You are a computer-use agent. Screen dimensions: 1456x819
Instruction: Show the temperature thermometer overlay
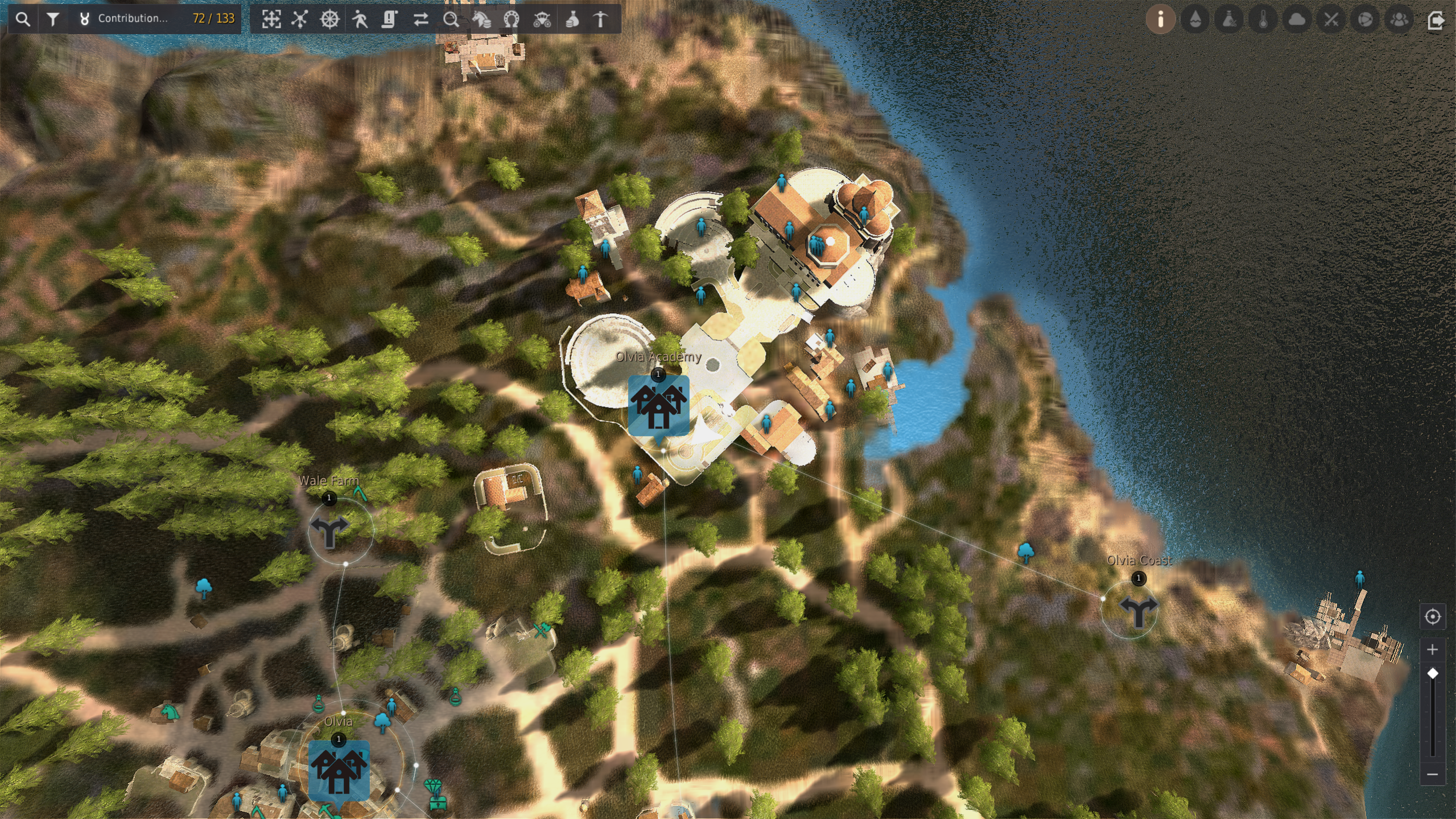pos(1263,19)
